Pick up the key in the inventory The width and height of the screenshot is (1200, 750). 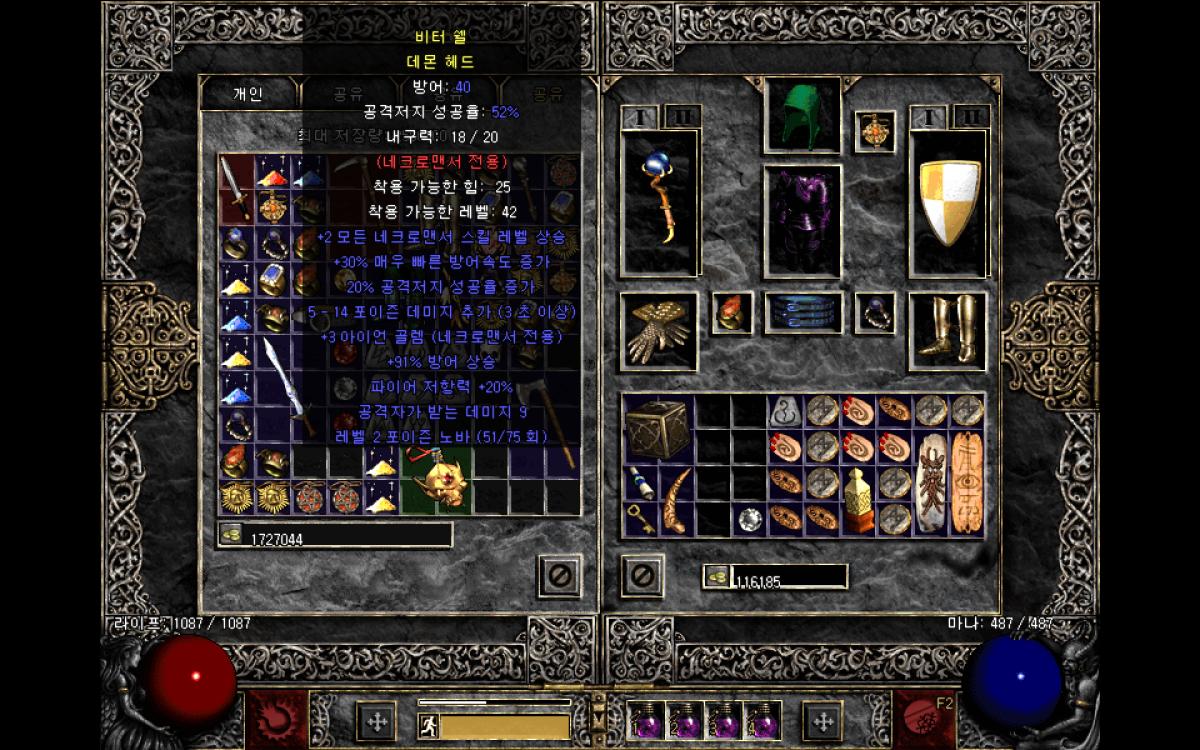(640, 518)
